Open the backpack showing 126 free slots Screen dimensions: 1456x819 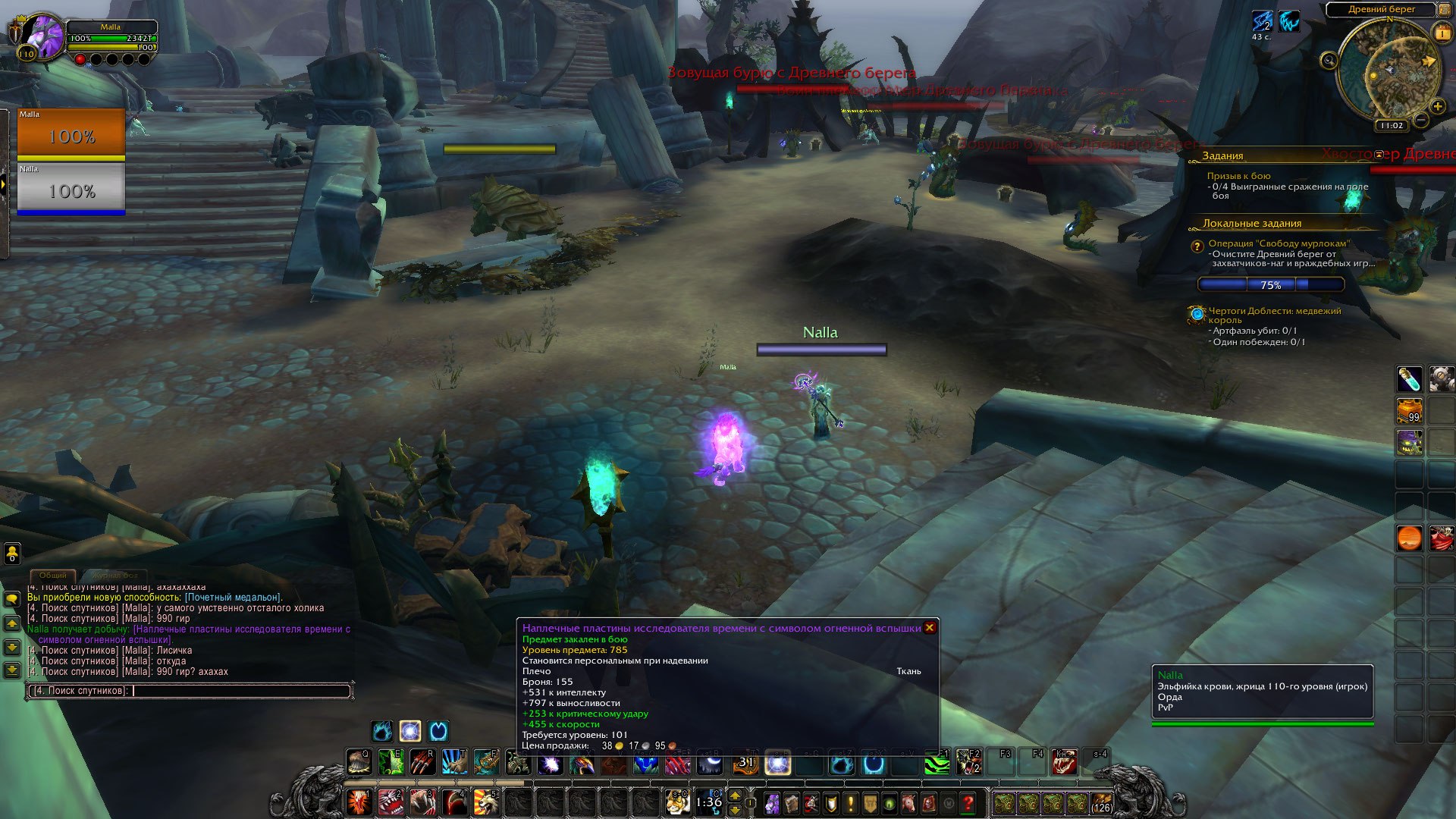pos(1101,803)
